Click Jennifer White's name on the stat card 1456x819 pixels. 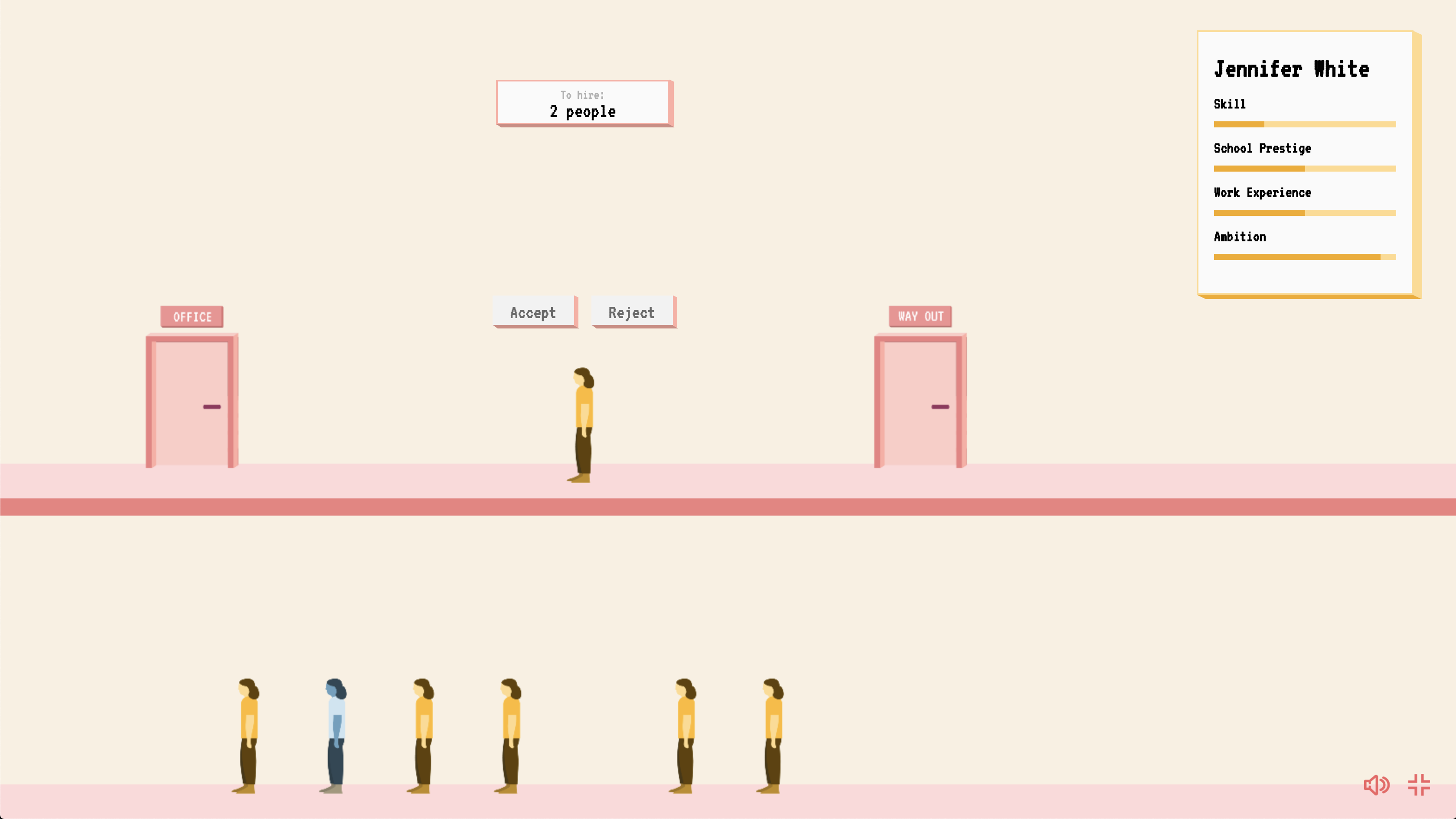click(x=1292, y=69)
